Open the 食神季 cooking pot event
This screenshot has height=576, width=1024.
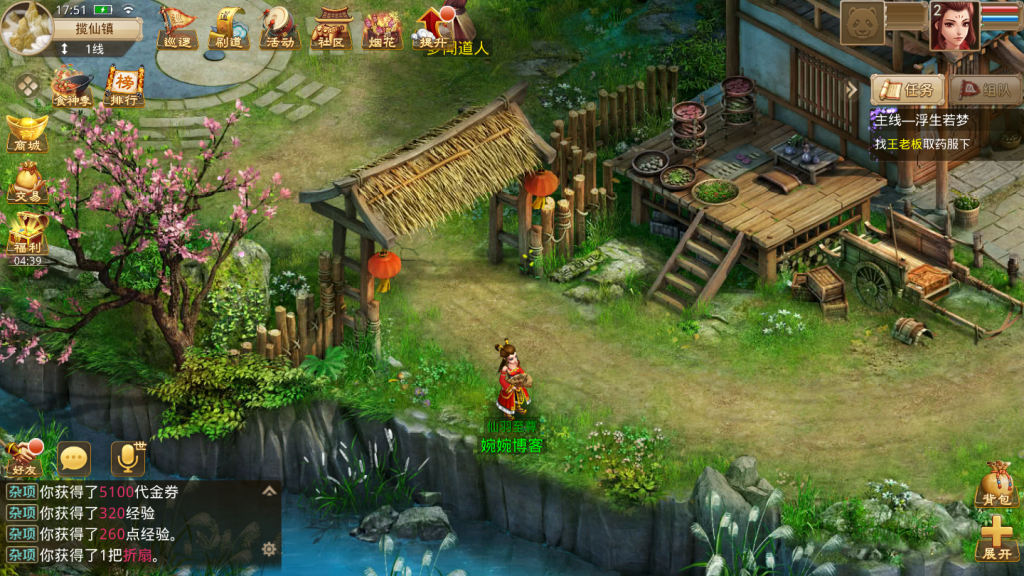(71, 86)
